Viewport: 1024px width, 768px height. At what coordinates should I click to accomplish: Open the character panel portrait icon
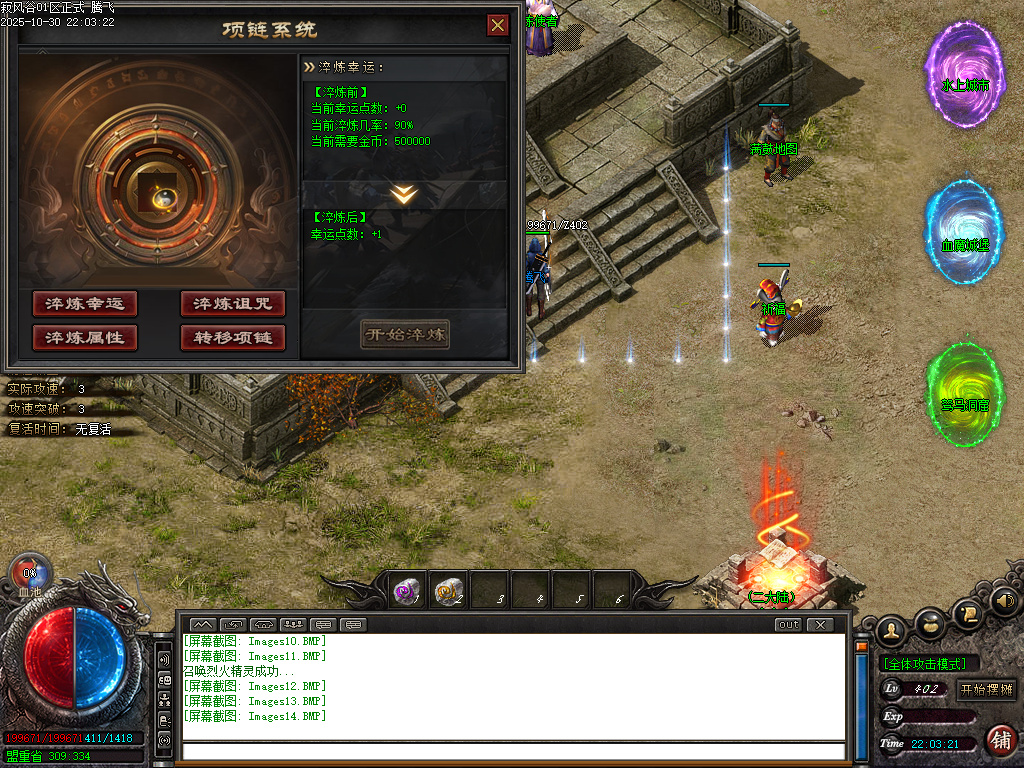coord(891,629)
